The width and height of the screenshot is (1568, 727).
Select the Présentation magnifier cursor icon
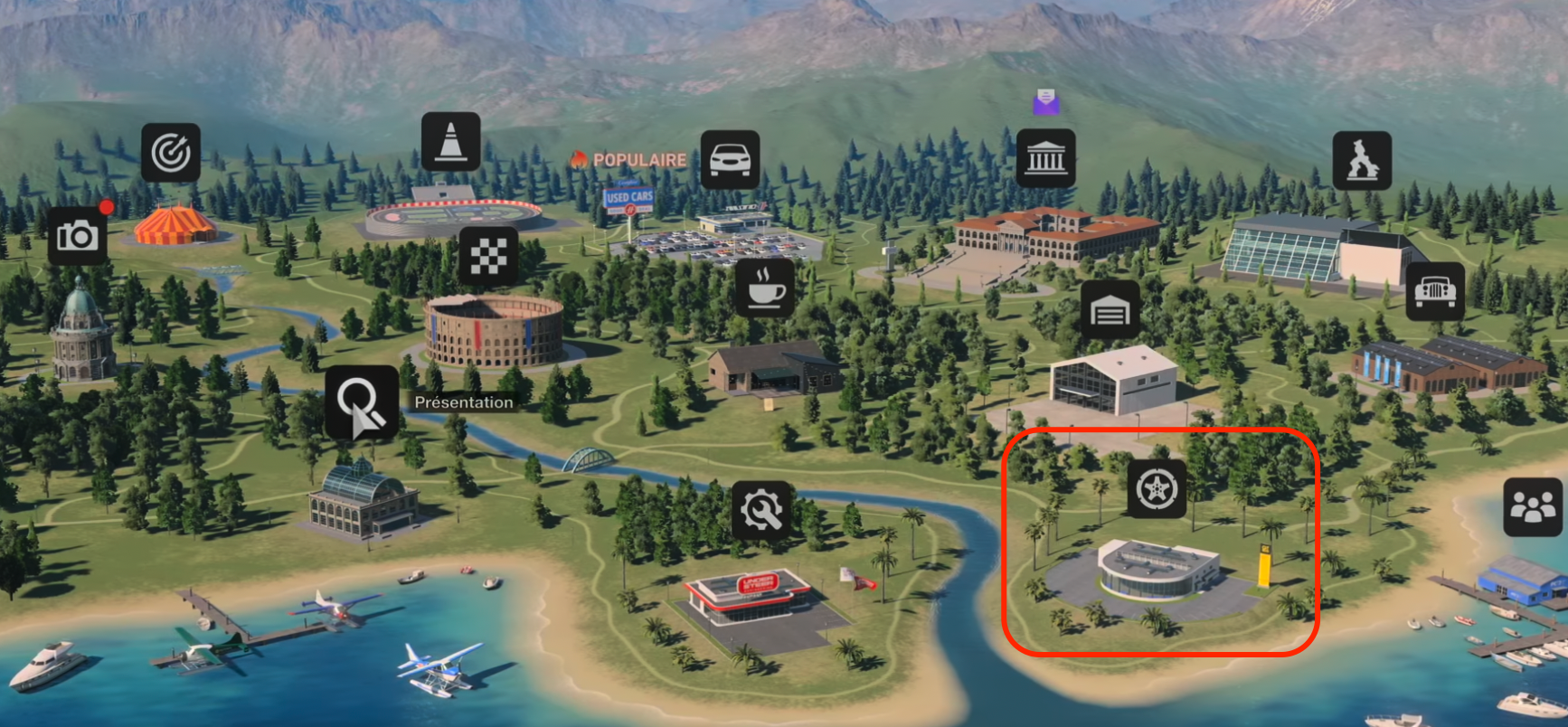point(362,402)
